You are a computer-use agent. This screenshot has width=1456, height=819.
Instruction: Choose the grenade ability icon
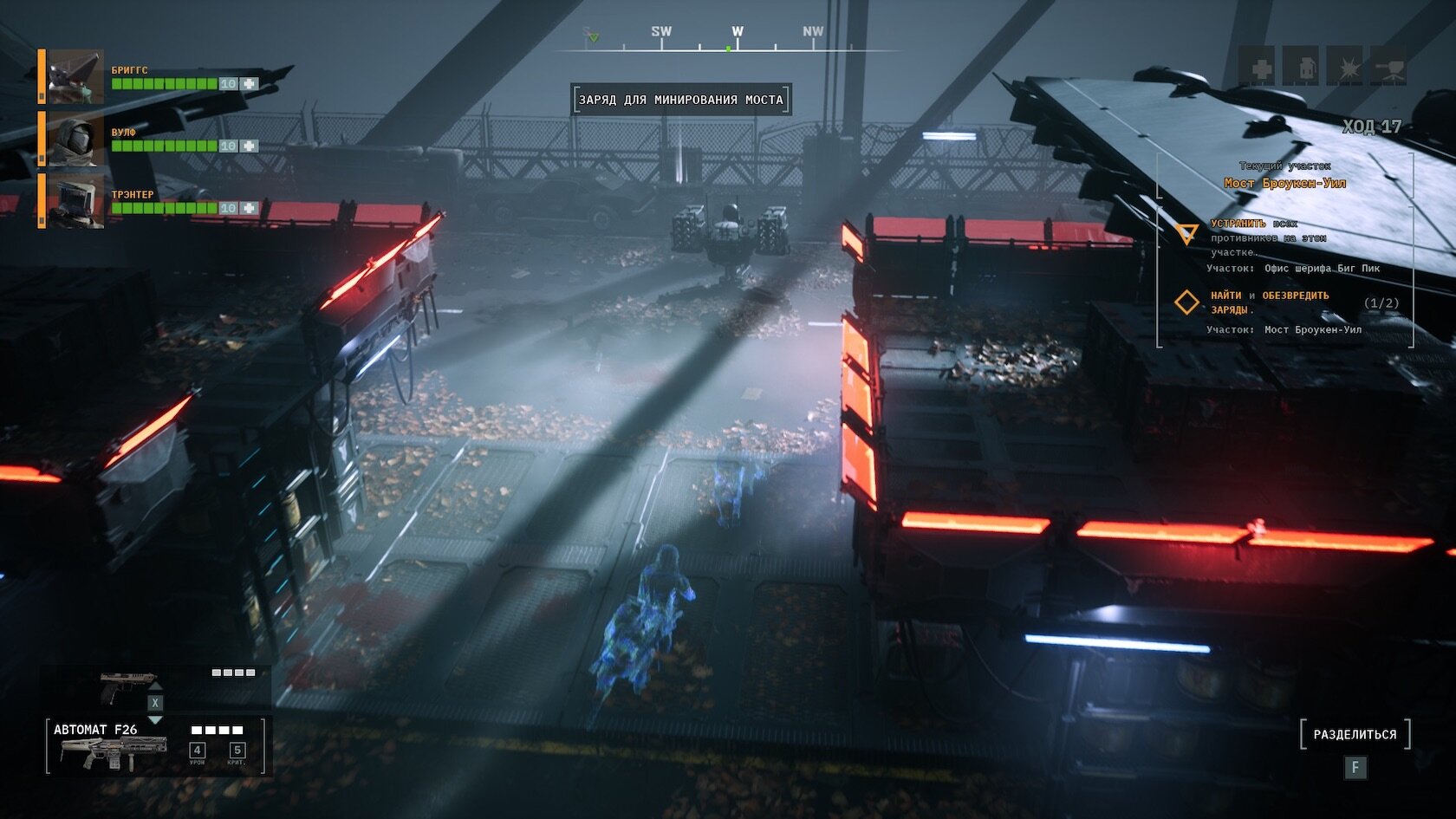(x=1302, y=68)
